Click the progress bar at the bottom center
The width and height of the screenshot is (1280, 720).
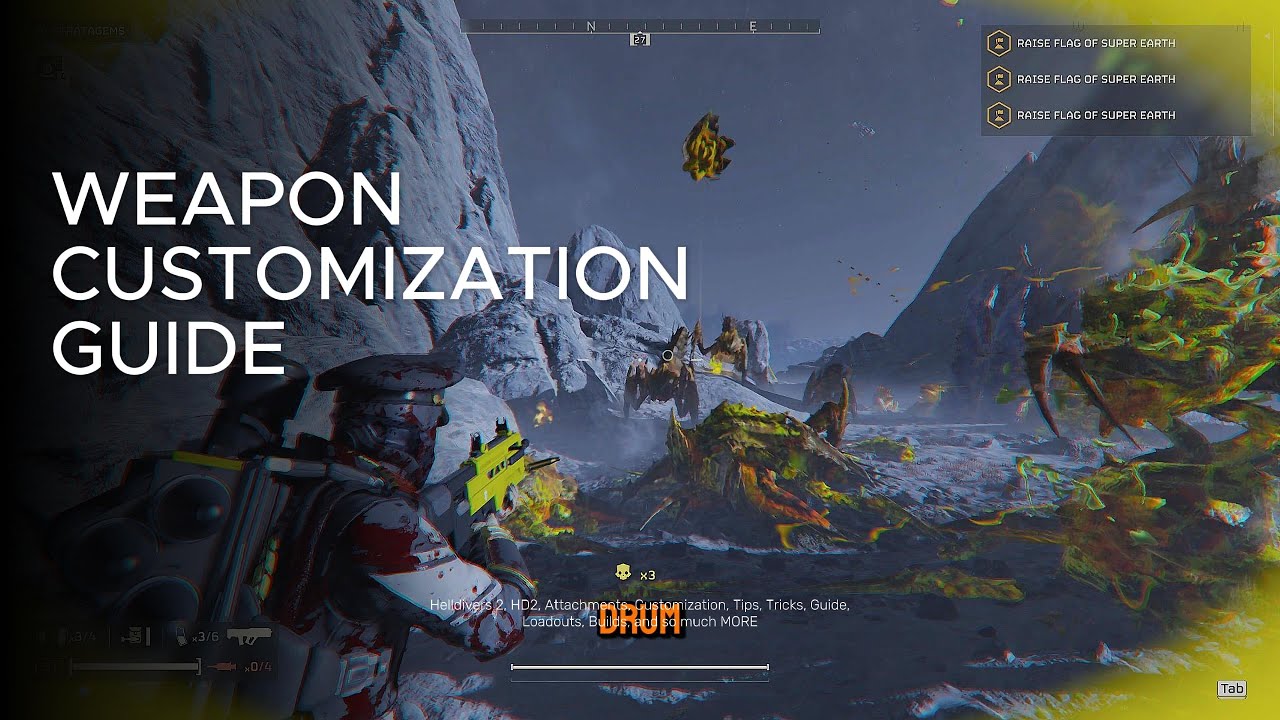coord(640,665)
